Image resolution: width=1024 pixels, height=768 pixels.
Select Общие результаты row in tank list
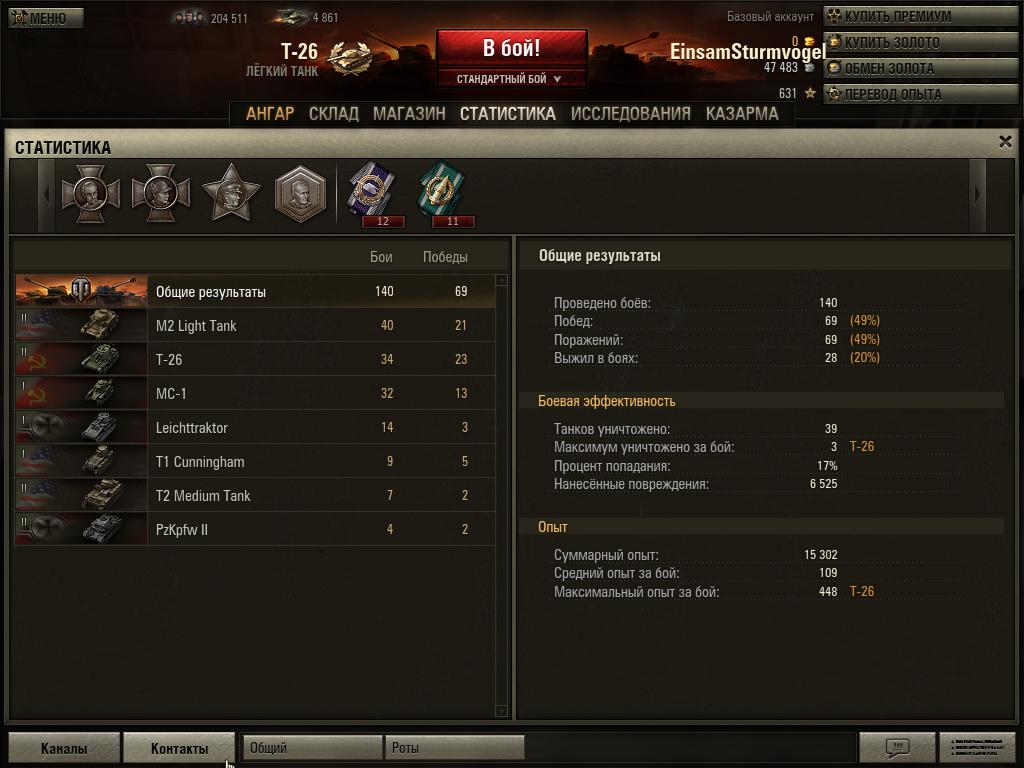point(255,292)
